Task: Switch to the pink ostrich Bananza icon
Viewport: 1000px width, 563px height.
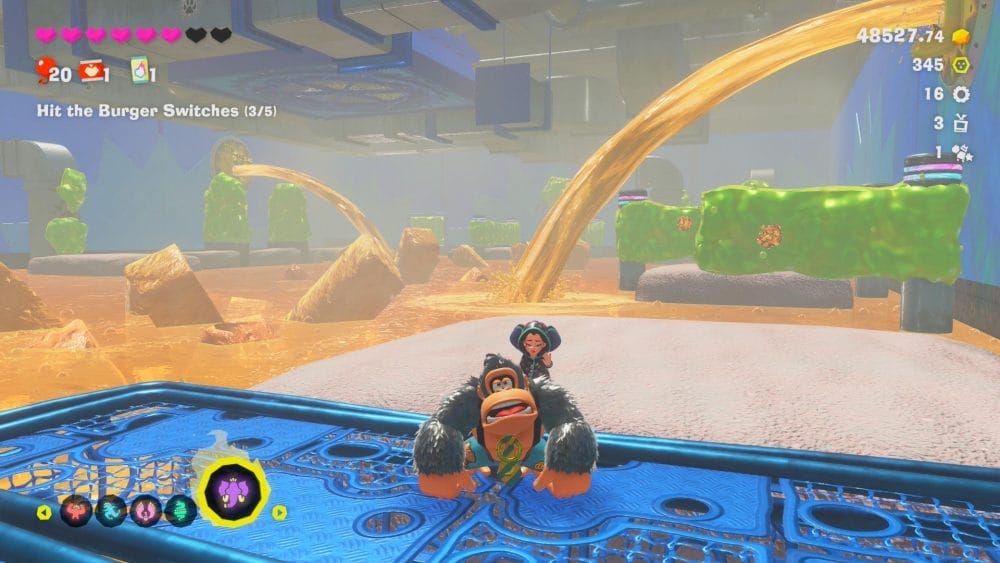Action: 146,511
